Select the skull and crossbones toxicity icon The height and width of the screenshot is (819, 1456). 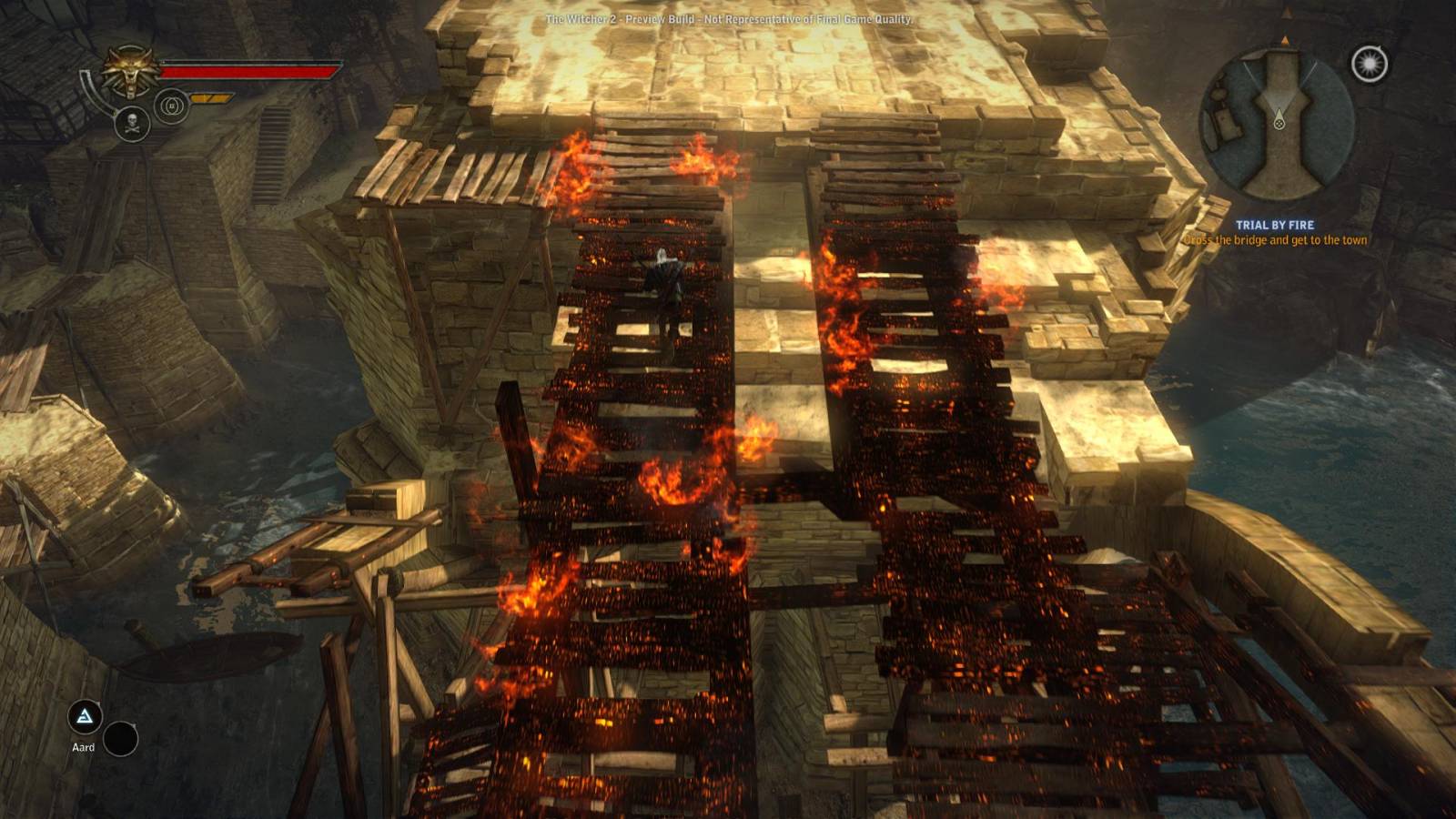[132, 124]
